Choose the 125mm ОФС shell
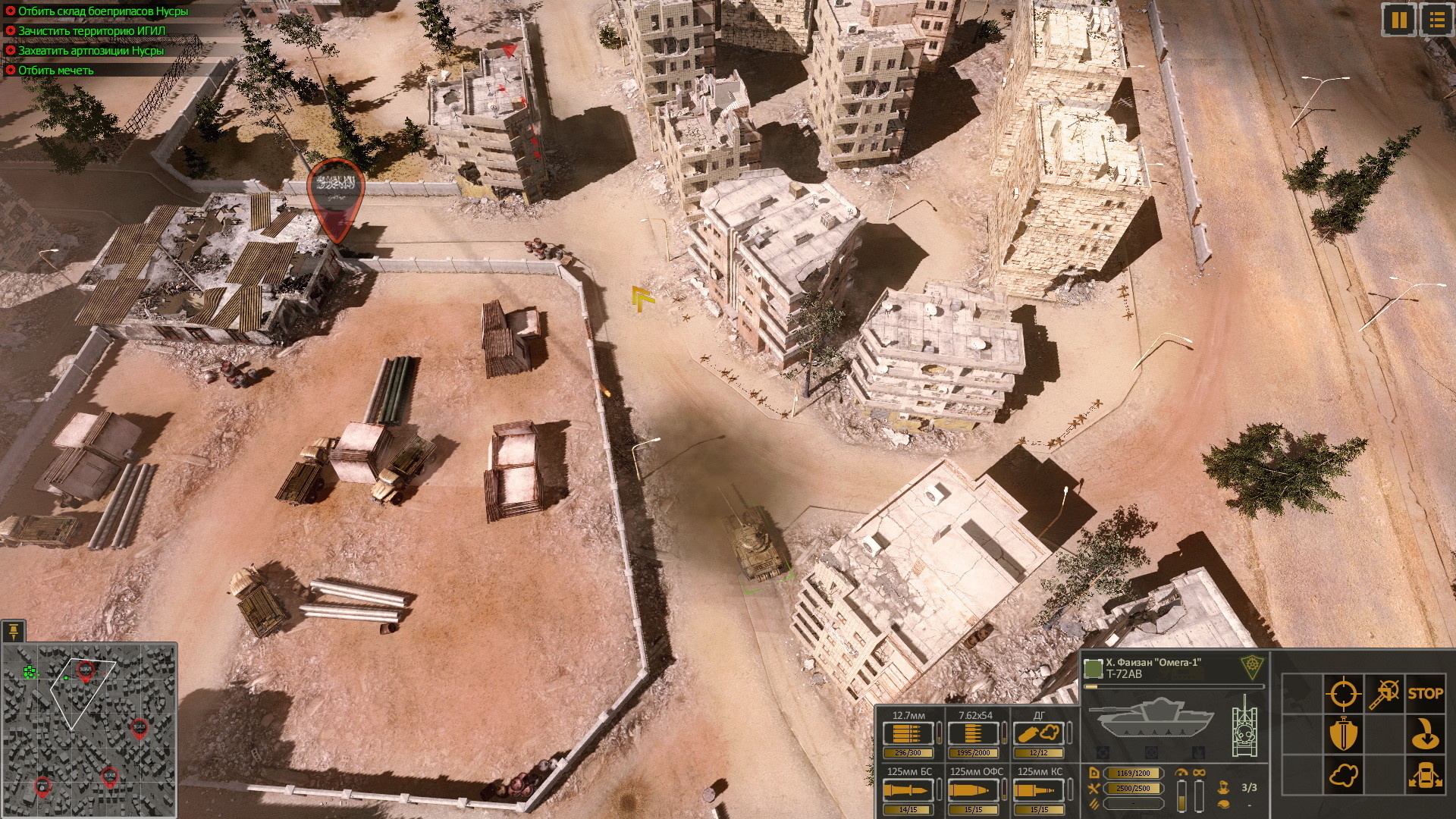Image resolution: width=1456 pixels, height=819 pixels. click(x=974, y=790)
